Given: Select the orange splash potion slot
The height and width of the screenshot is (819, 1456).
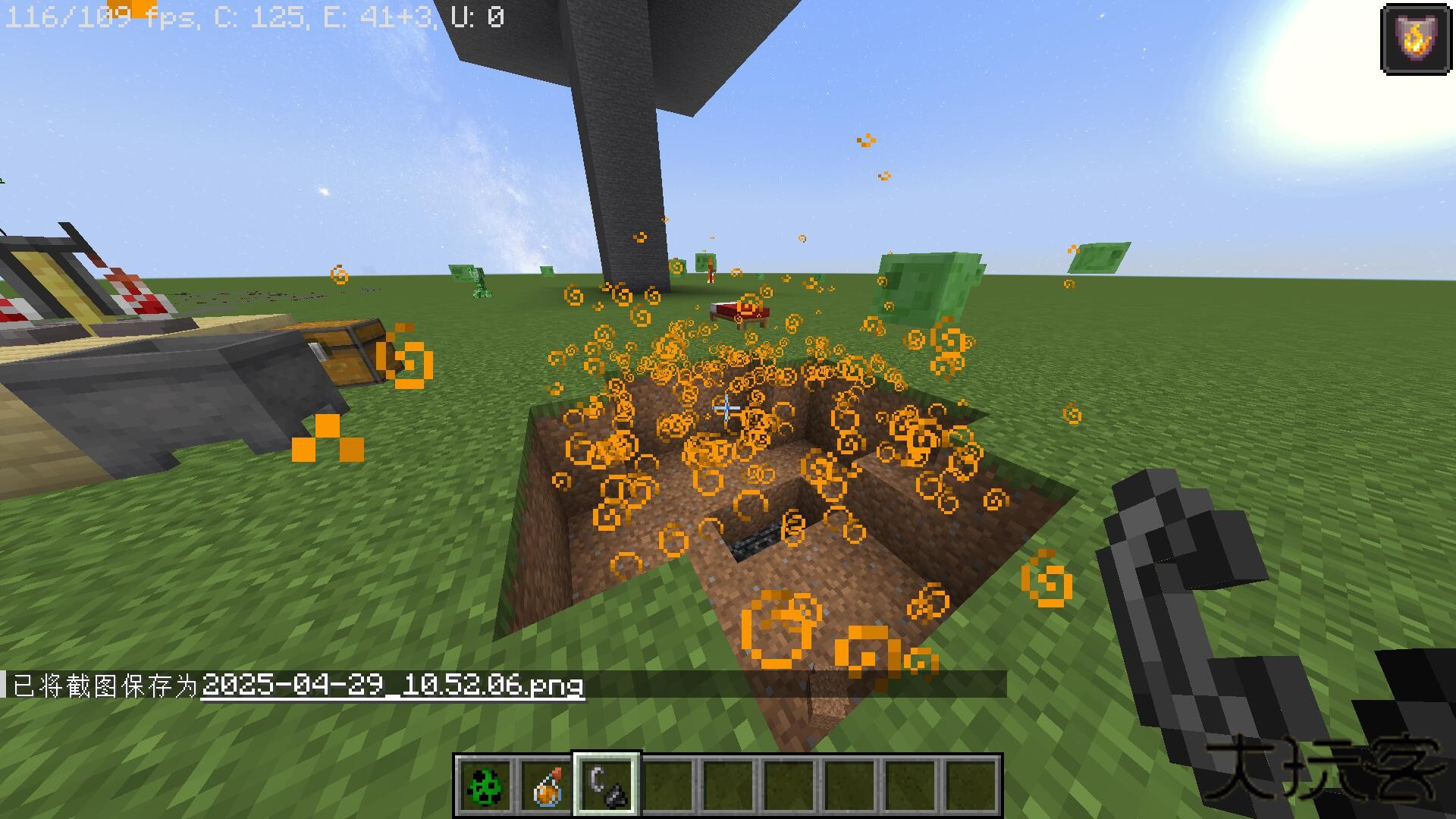Looking at the screenshot, I should click(x=546, y=786).
